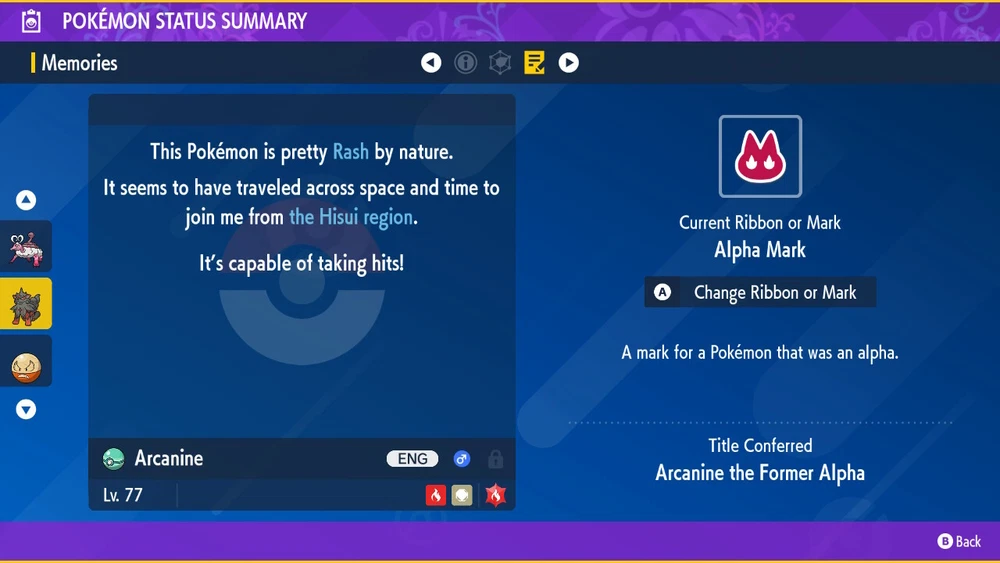Choose the Electrode party thumbnail
This screenshot has width=1000, height=563.
tap(25, 362)
